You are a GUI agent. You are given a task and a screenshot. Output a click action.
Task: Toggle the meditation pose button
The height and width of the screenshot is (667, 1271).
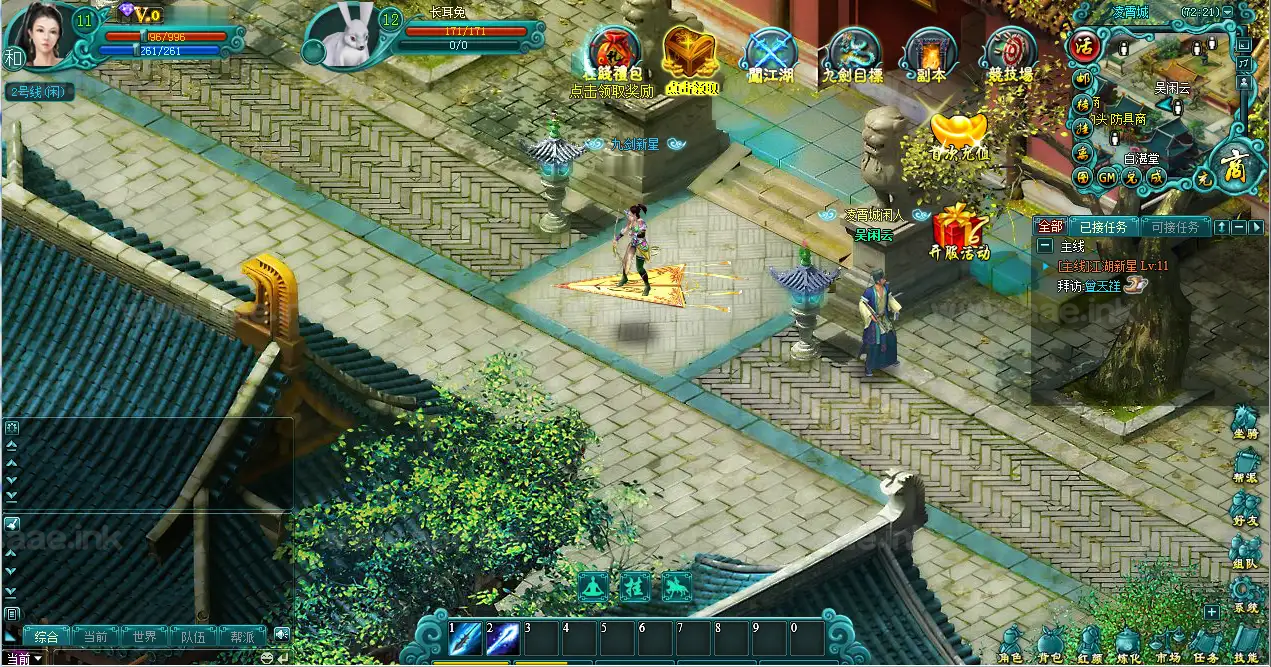point(595,587)
